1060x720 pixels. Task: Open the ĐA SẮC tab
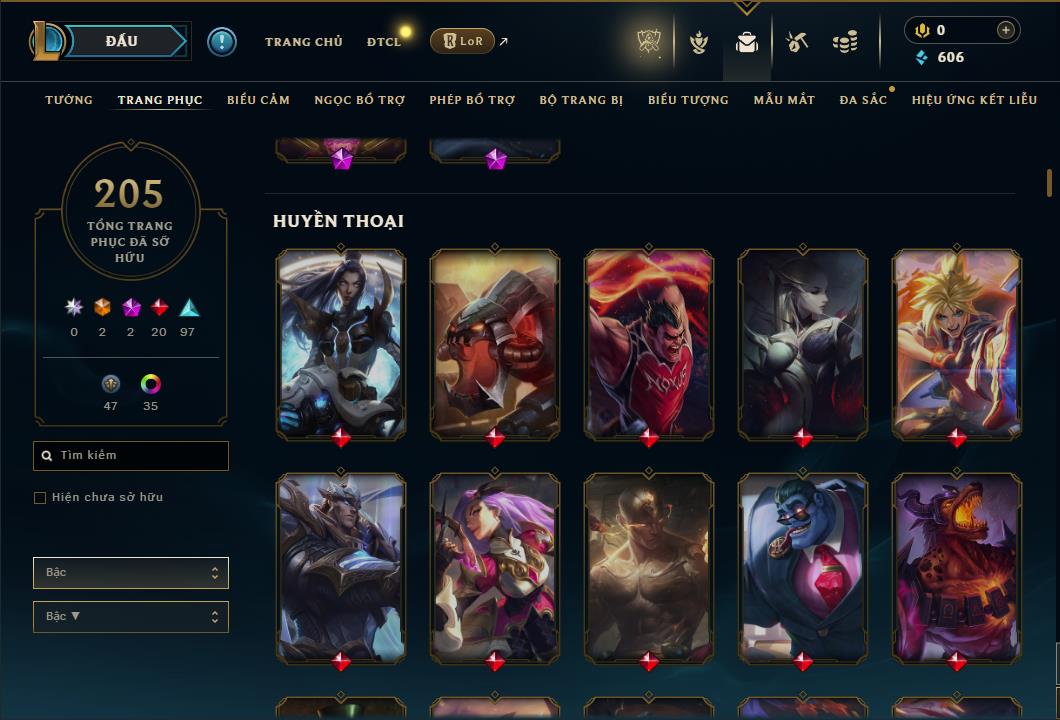(x=863, y=100)
